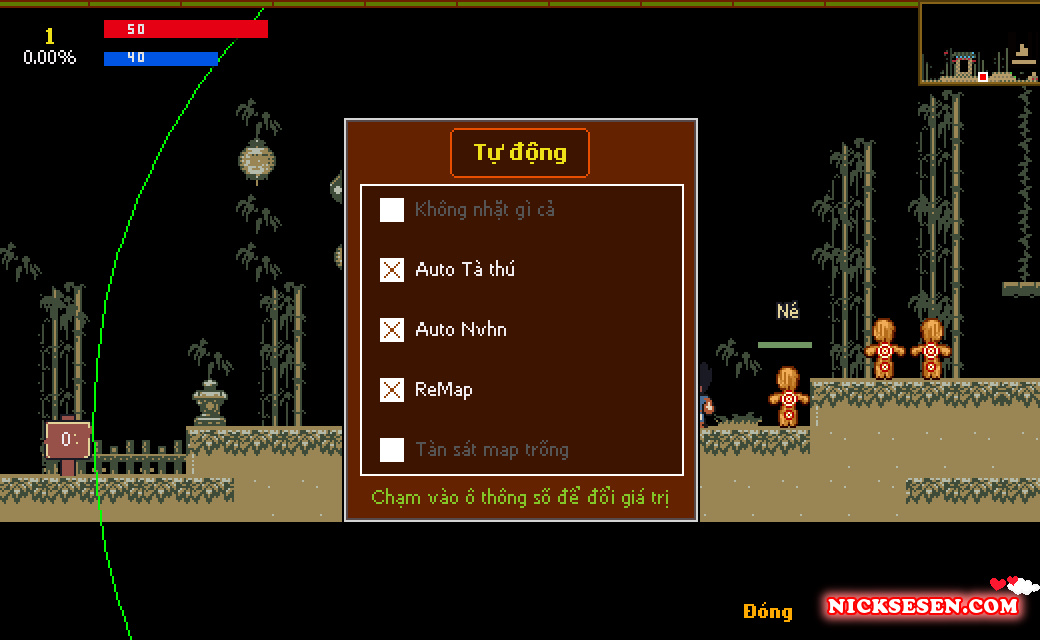Uncheck the Auto Tà thú option

[392, 270]
